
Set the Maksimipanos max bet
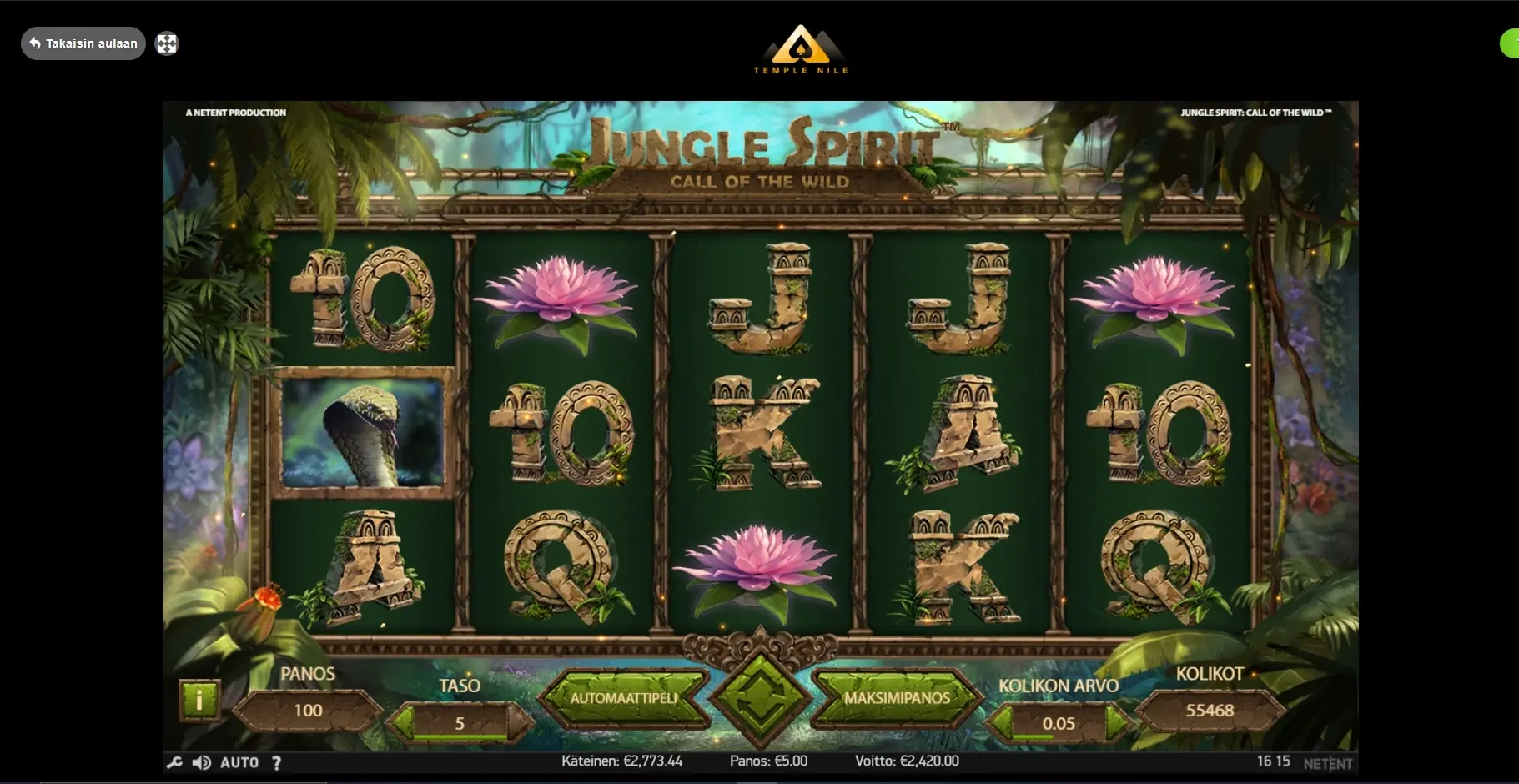[x=897, y=698]
